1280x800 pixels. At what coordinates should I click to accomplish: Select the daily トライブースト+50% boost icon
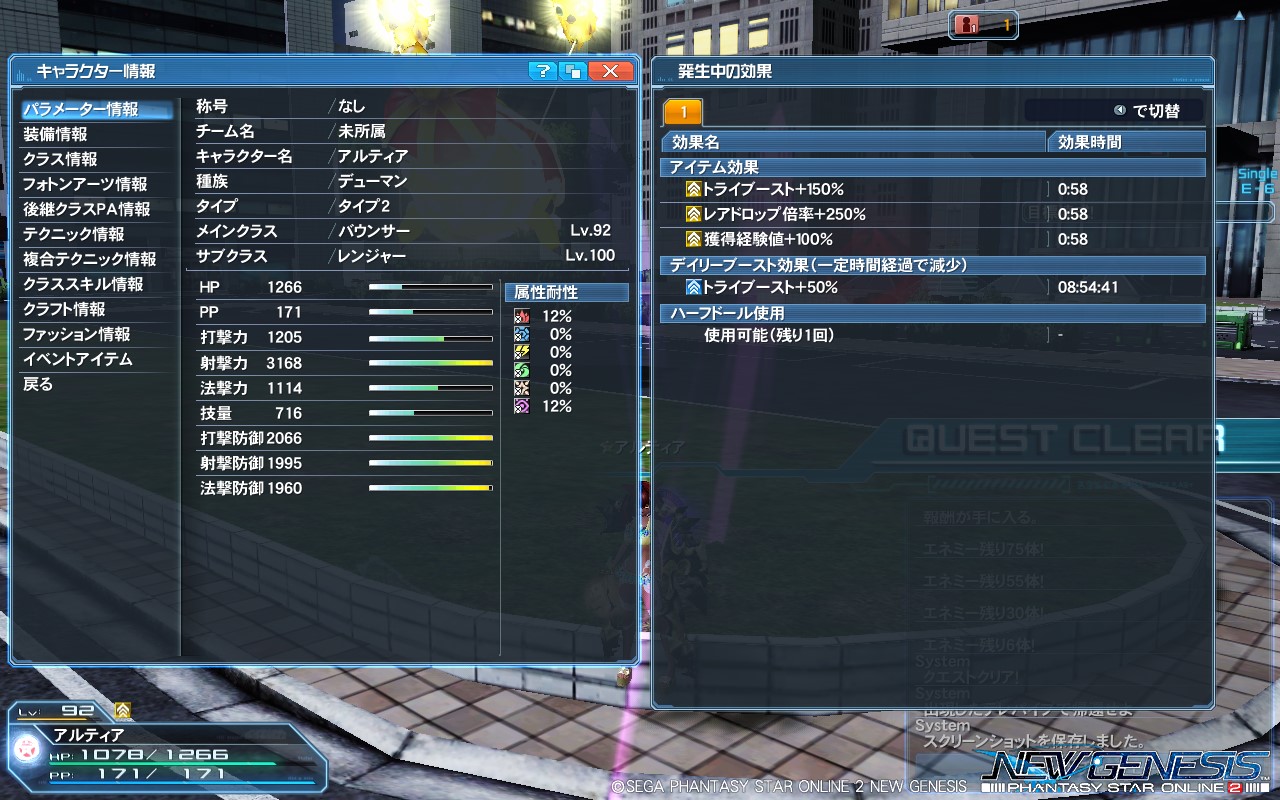pyautogui.click(x=692, y=287)
